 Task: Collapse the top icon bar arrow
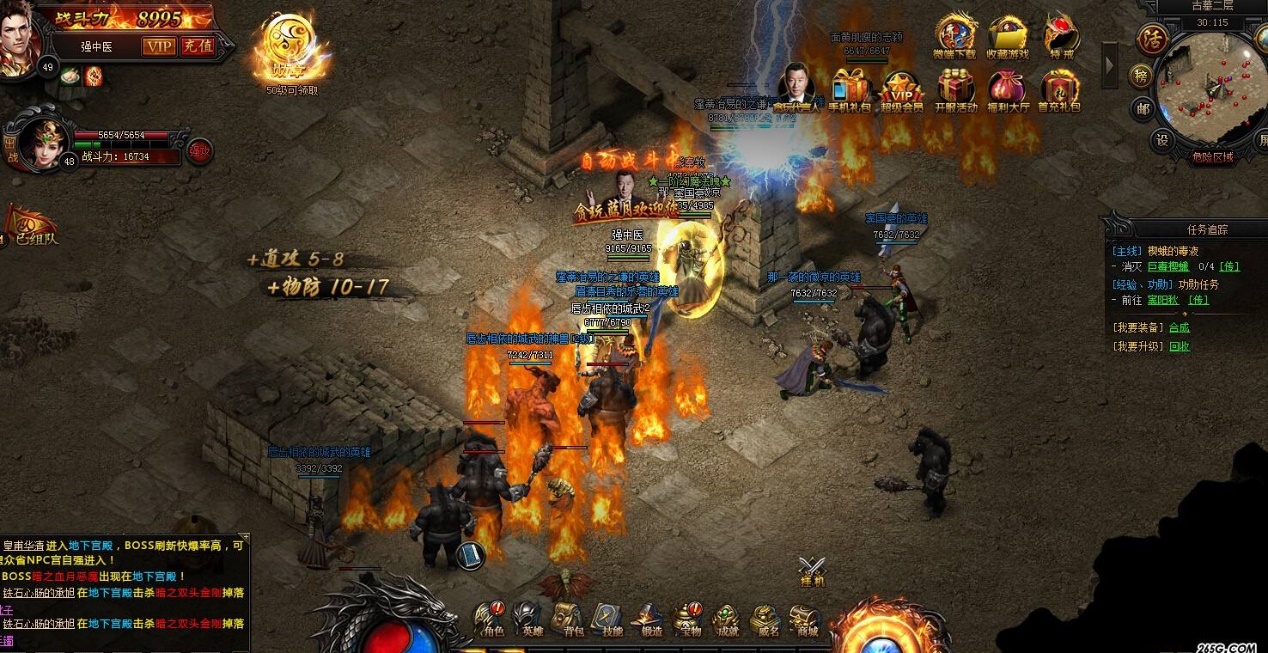(1110, 65)
